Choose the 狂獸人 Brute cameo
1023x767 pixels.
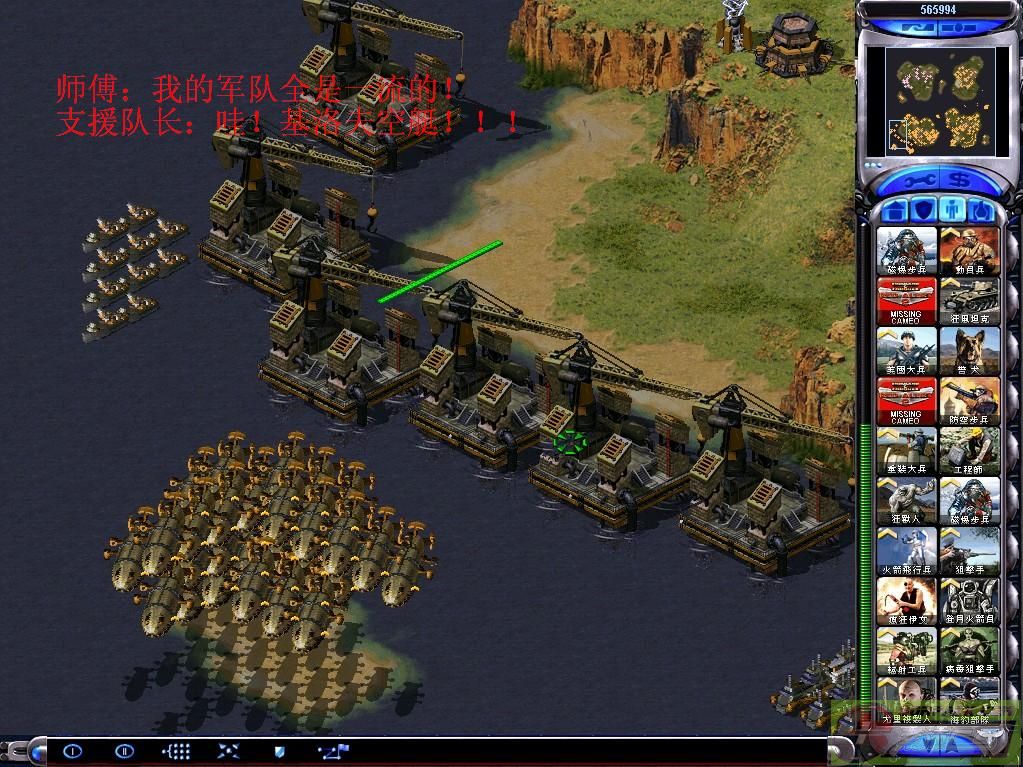click(907, 501)
